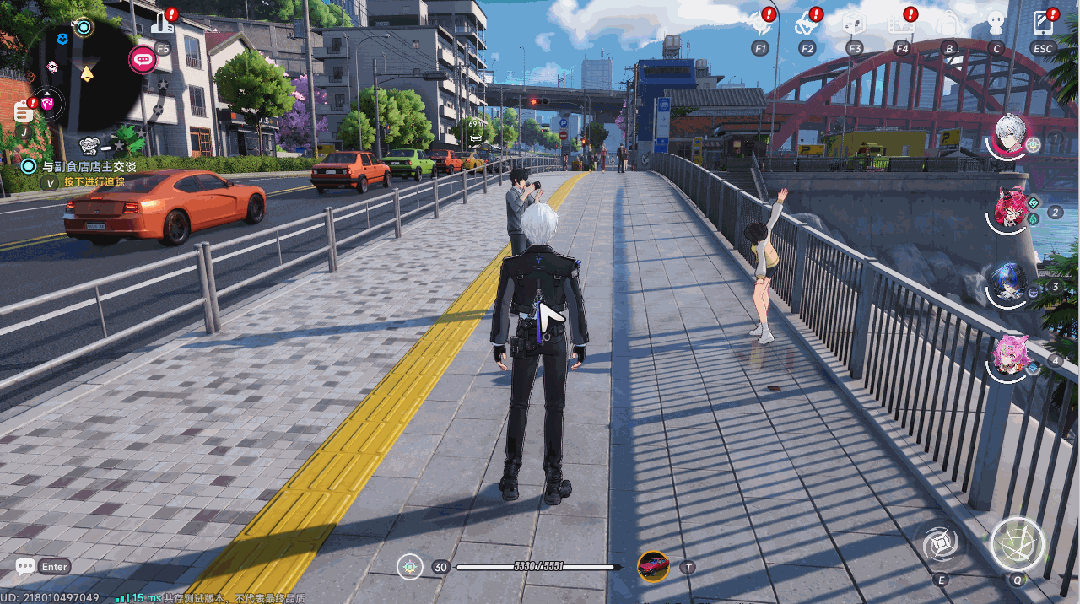Open the backpack inventory
The image size is (1080, 604).
point(948,22)
